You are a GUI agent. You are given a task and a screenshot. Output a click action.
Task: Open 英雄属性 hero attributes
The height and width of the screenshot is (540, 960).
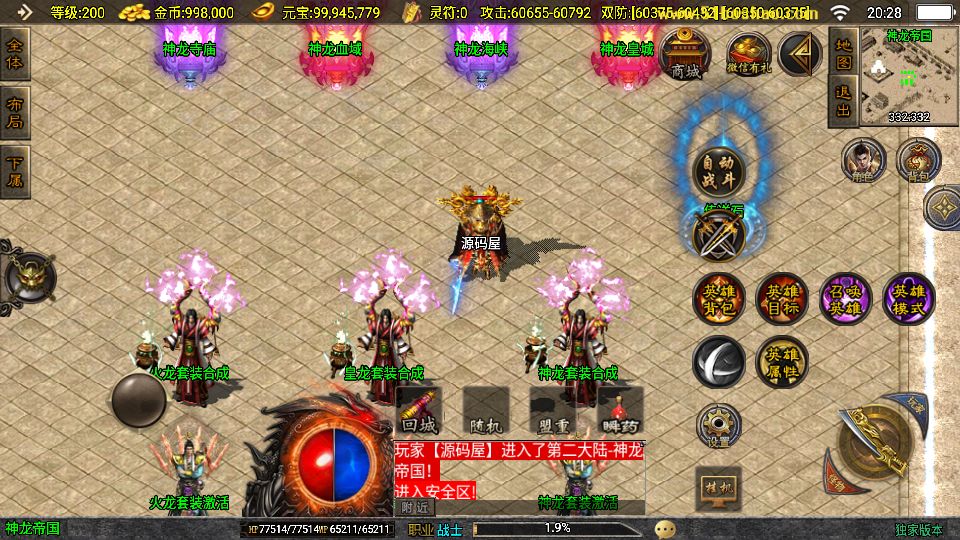tap(781, 361)
